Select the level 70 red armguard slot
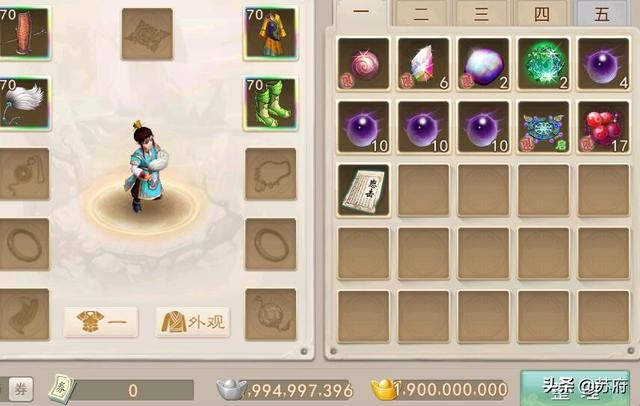The image size is (640, 406). click(24, 34)
